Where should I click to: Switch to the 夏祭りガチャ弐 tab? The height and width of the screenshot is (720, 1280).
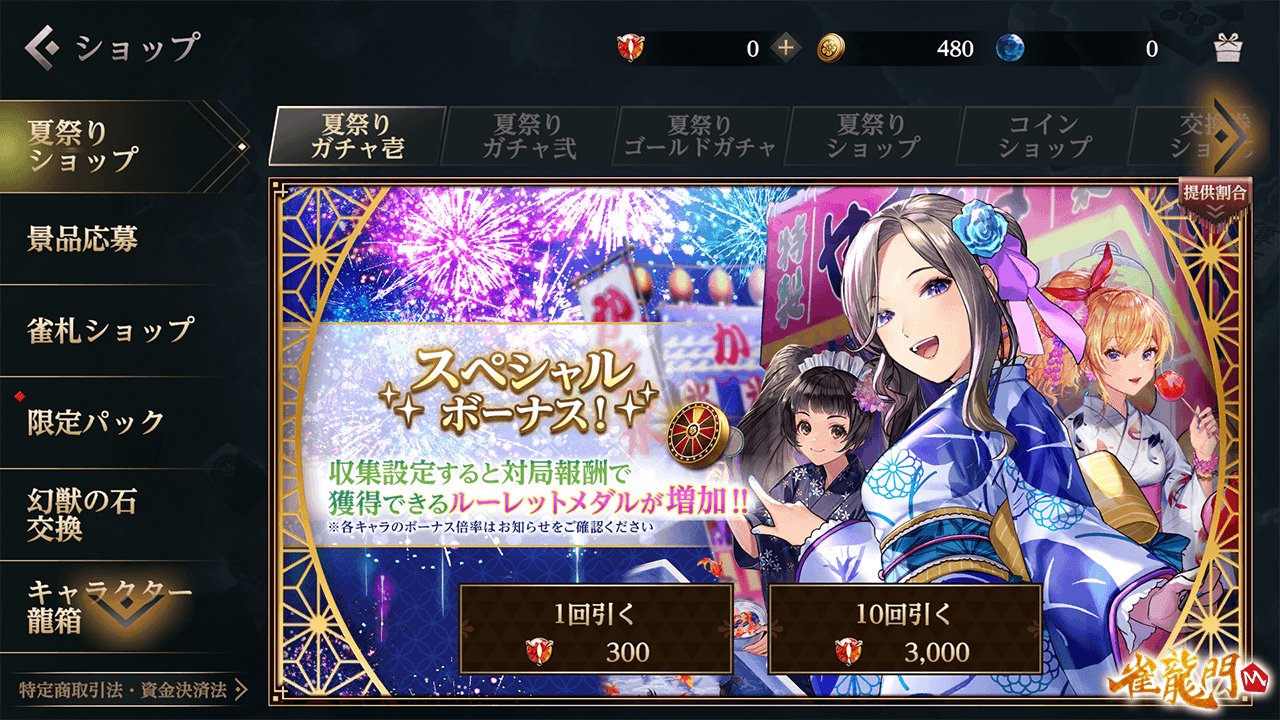click(x=529, y=137)
